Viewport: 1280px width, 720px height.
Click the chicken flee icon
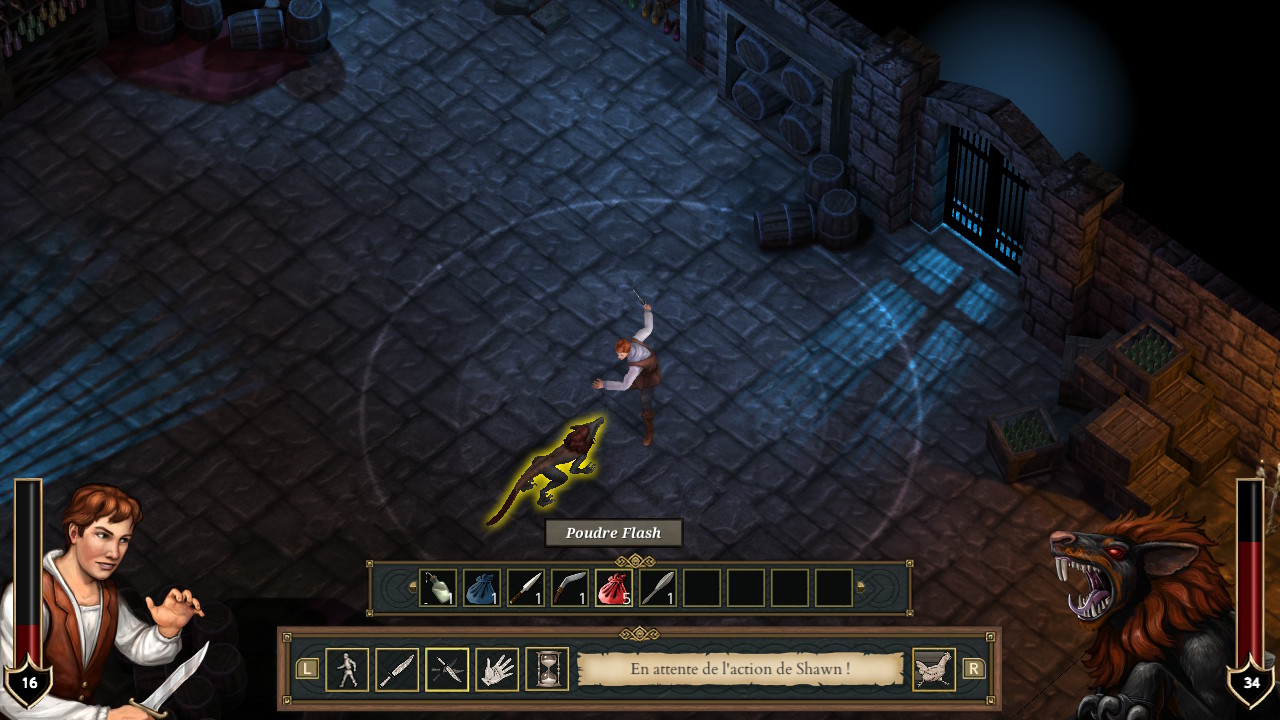pyautogui.click(x=934, y=669)
